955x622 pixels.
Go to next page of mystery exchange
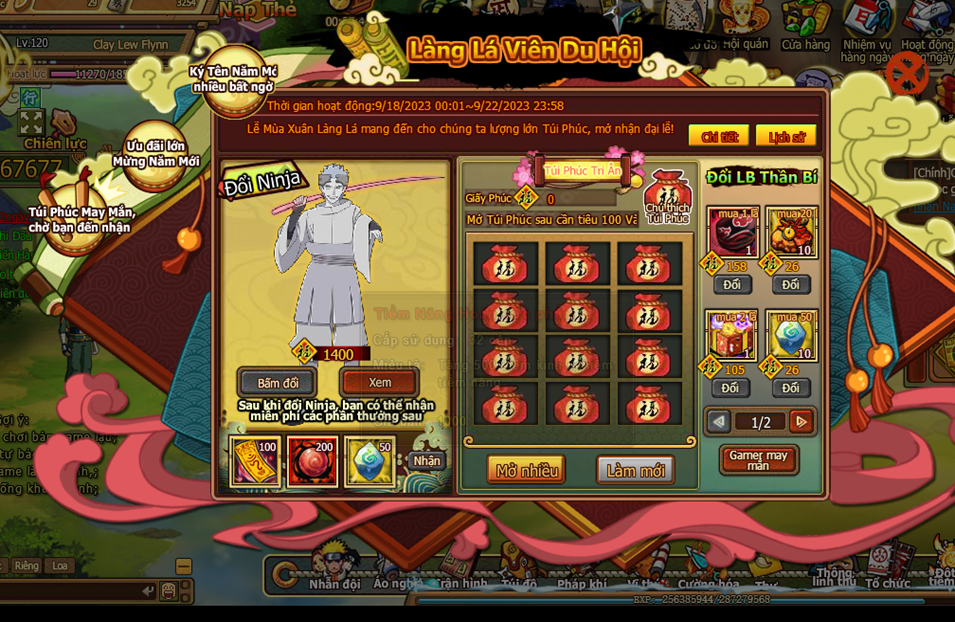coord(800,422)
